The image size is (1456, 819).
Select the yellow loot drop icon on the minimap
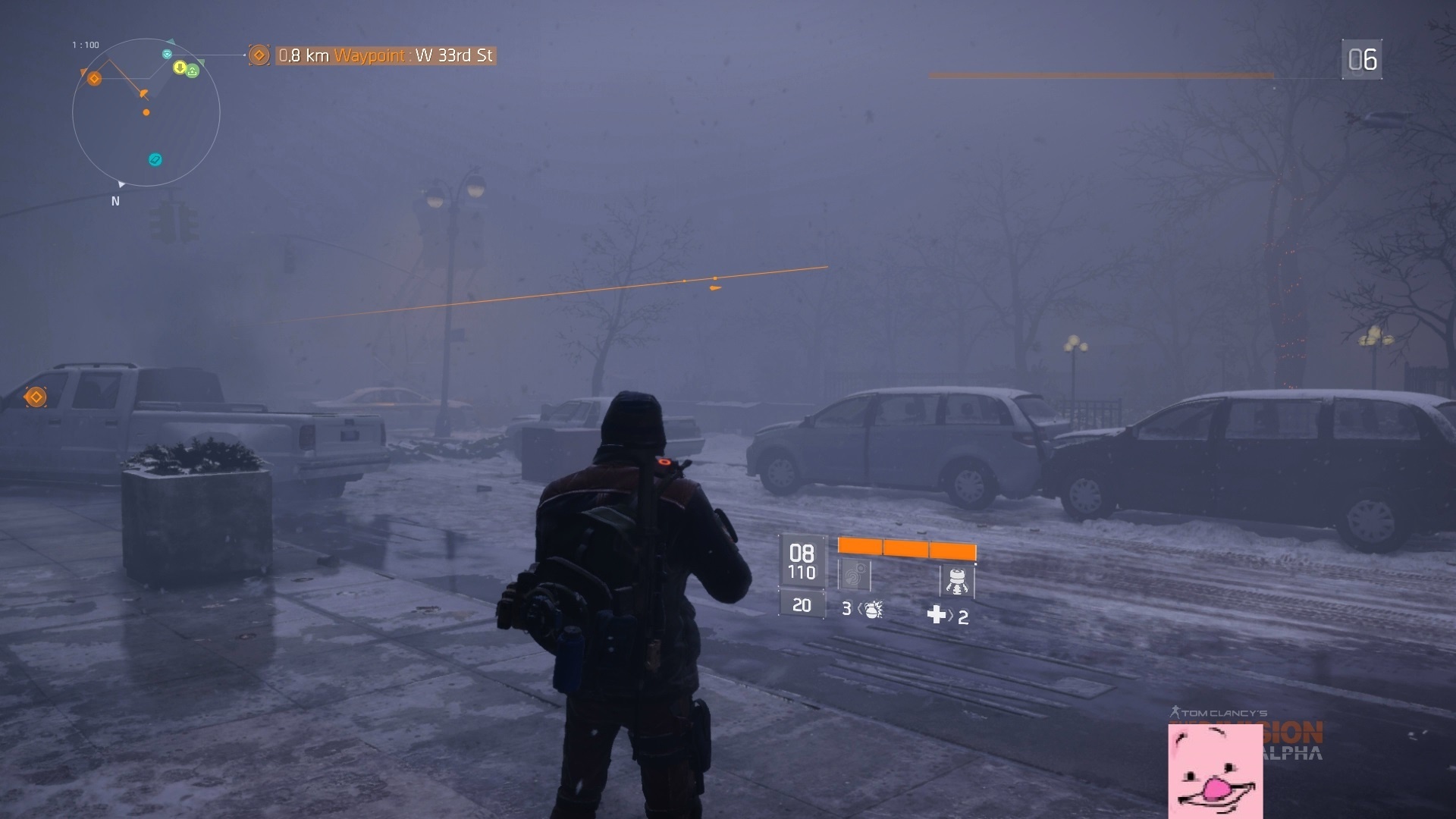(x=180, y=68)
